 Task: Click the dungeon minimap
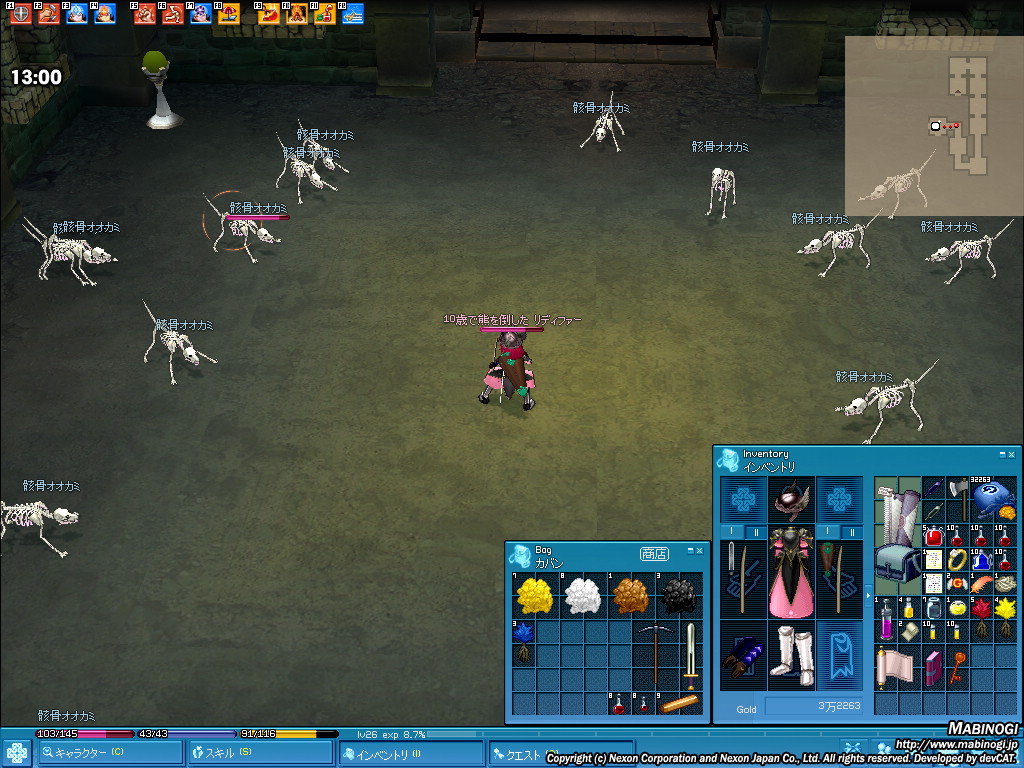[931, 126]
